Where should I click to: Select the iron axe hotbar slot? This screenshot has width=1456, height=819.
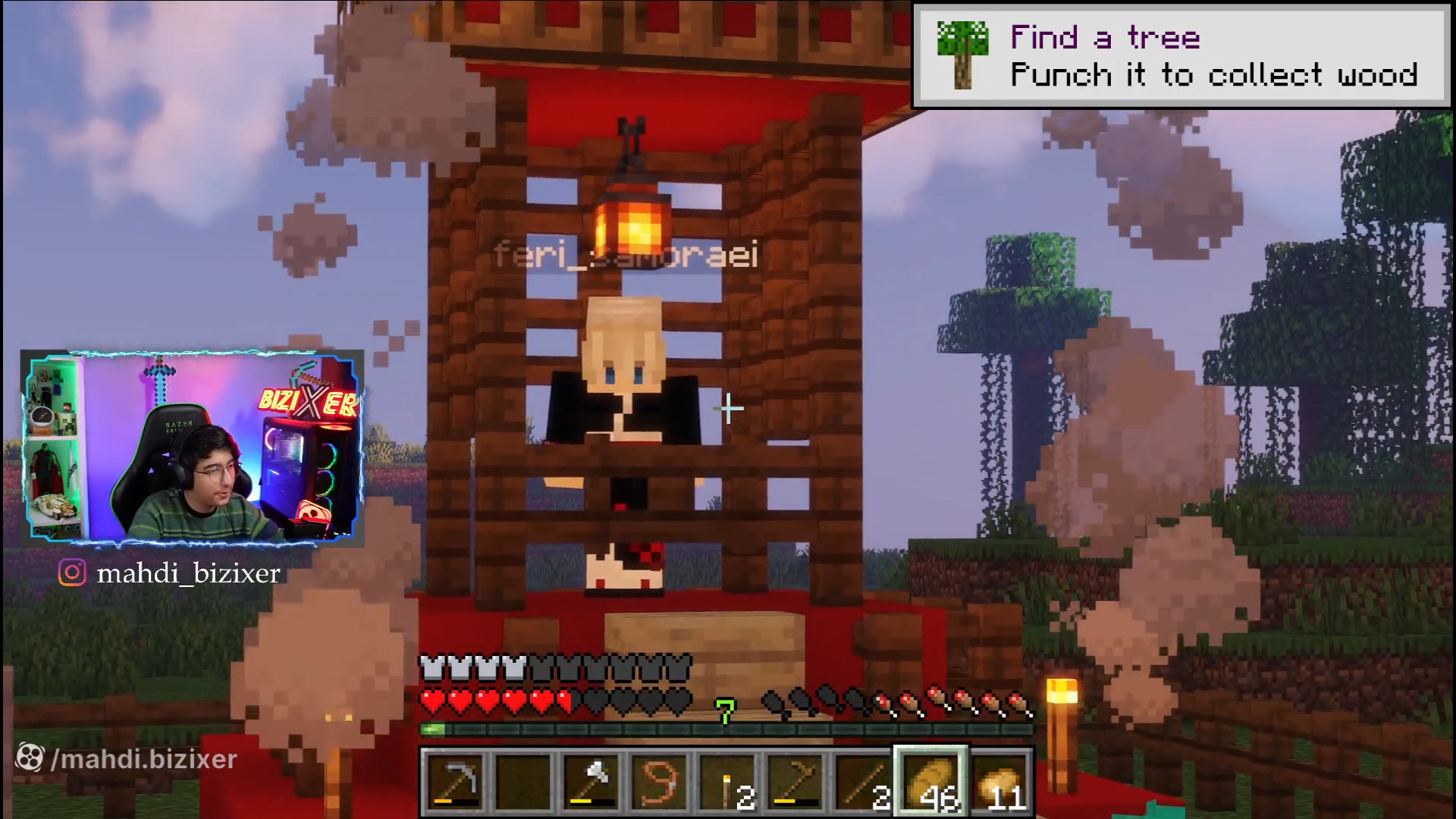592,782
